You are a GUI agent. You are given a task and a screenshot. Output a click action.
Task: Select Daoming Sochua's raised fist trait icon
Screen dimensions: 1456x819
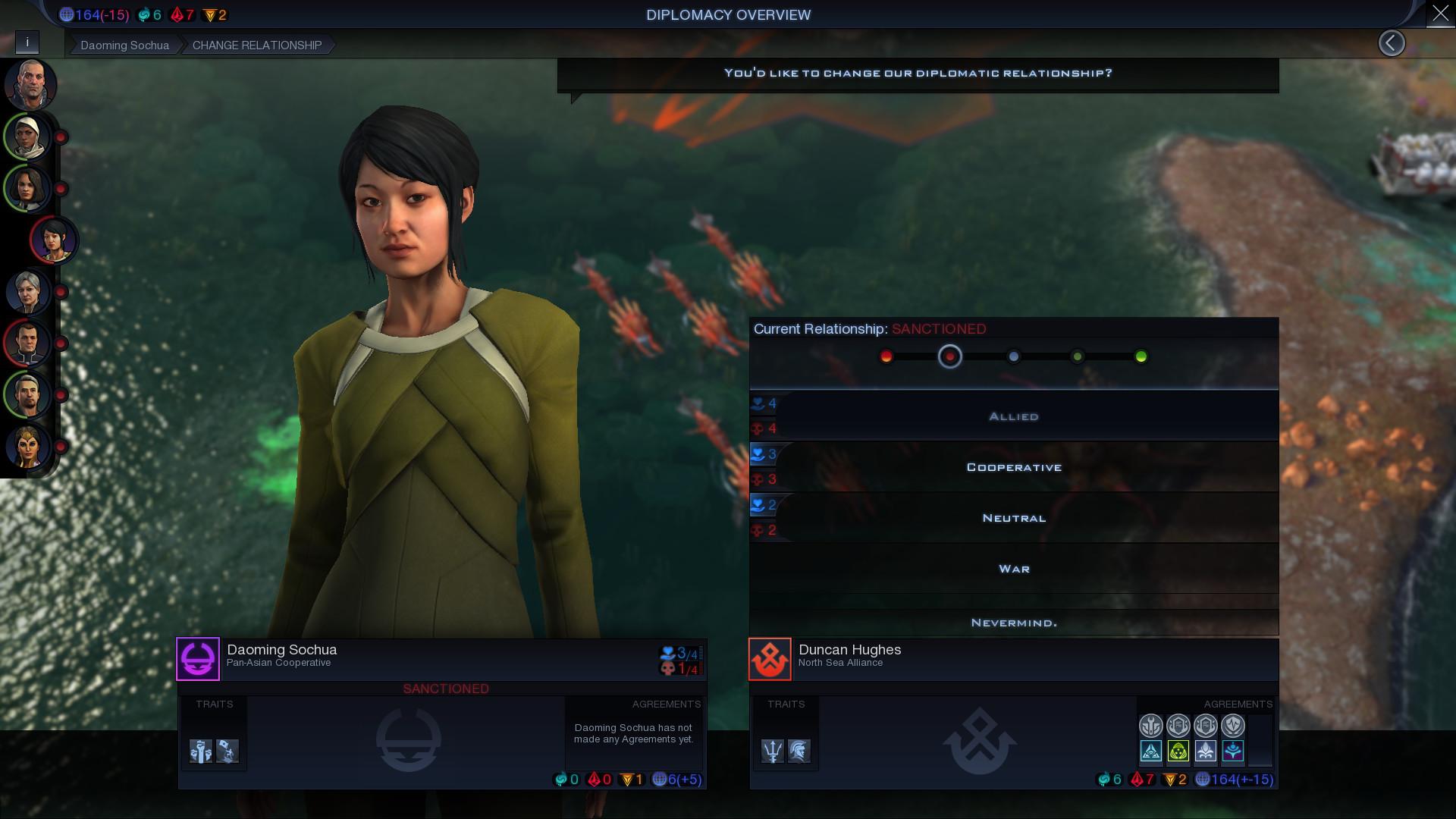coord(201,751)
